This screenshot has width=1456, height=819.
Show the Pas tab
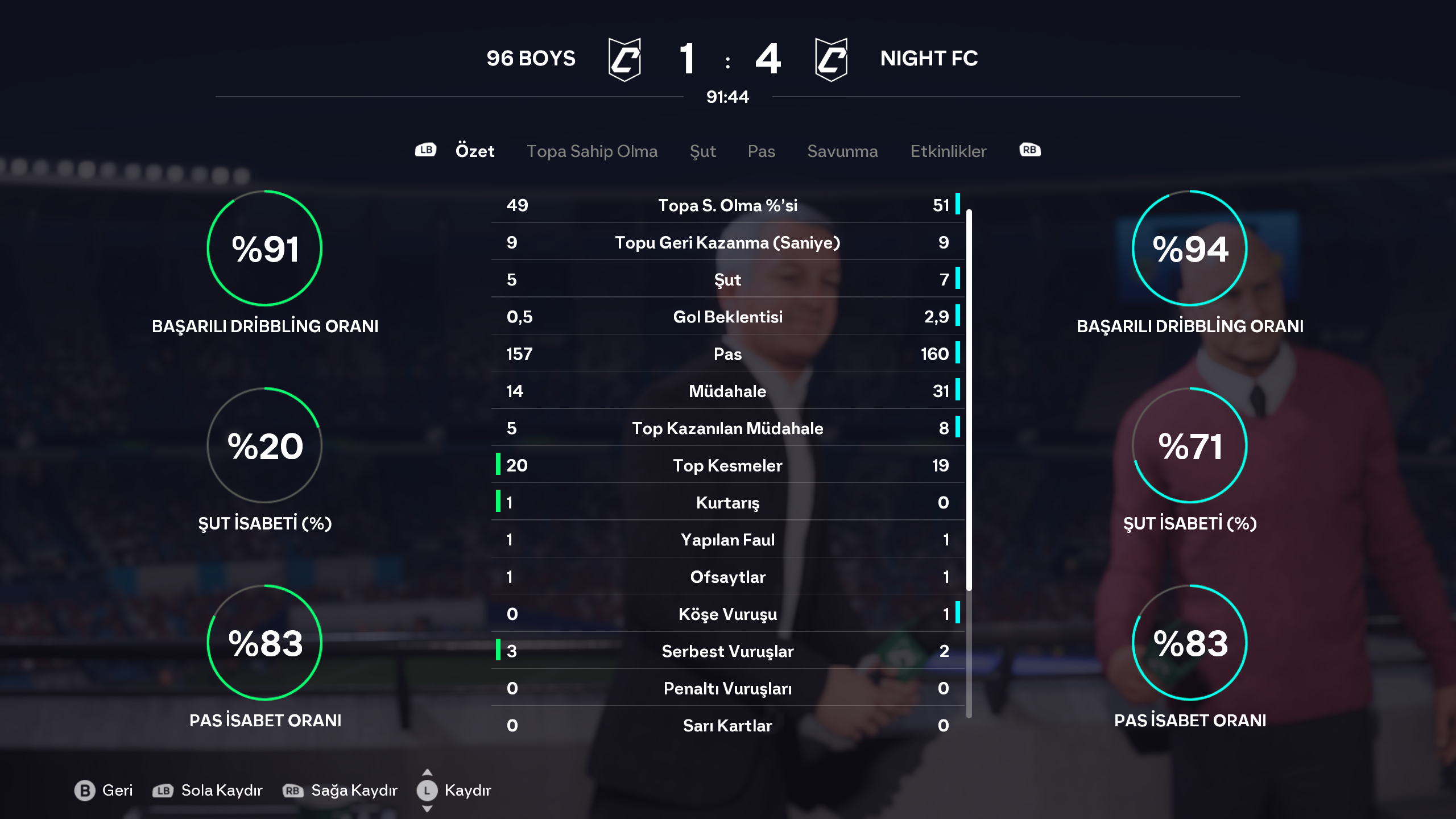pos(761,151)
